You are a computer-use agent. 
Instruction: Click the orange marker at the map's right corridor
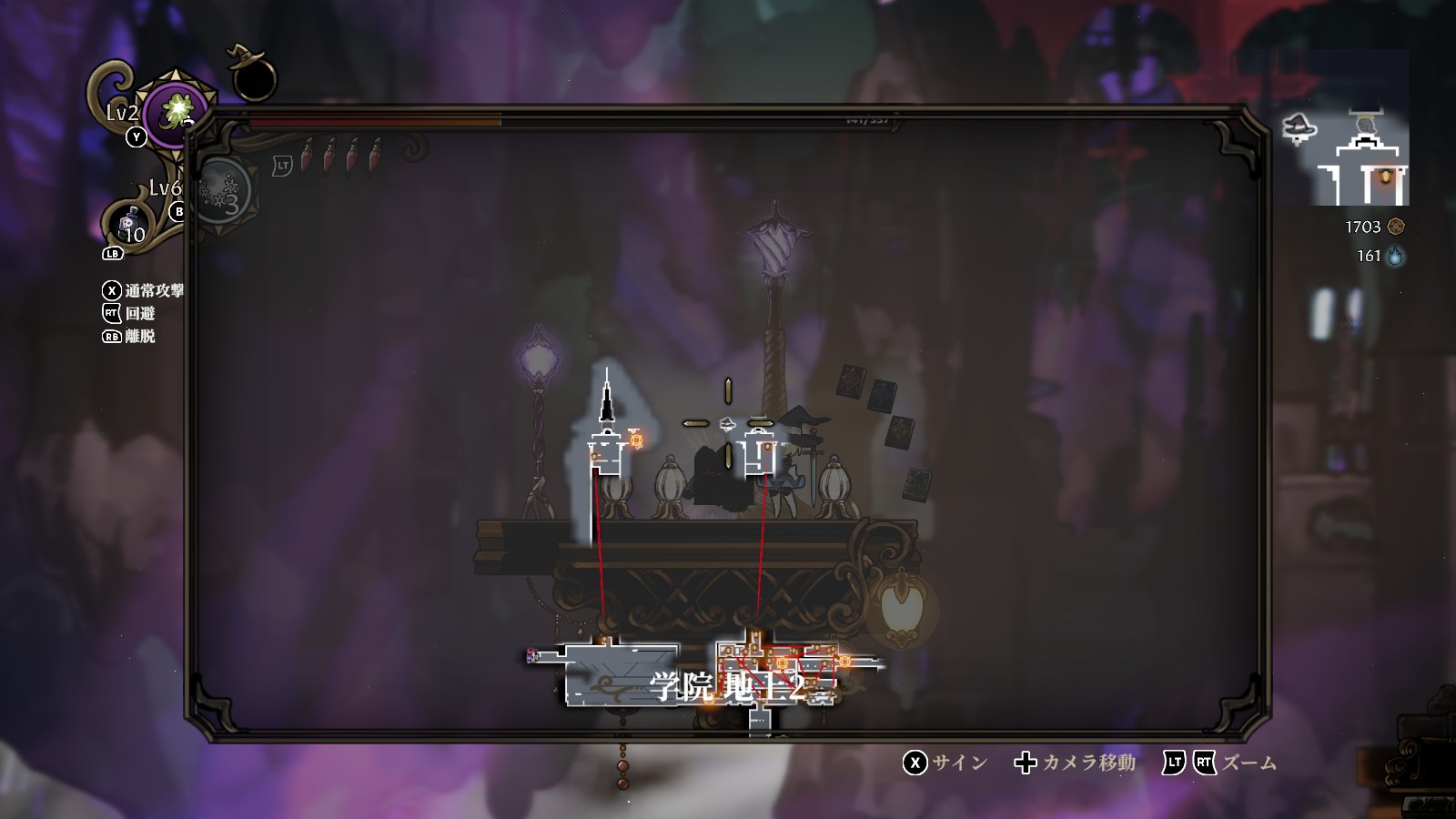(x=844, y=661)
